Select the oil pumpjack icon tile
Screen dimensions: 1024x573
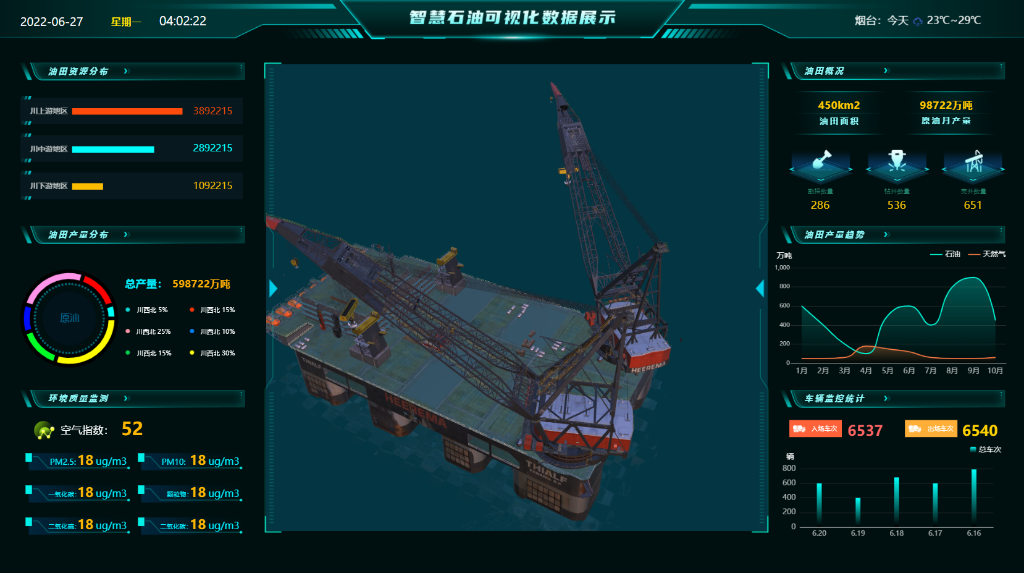[x=973, y=161]
